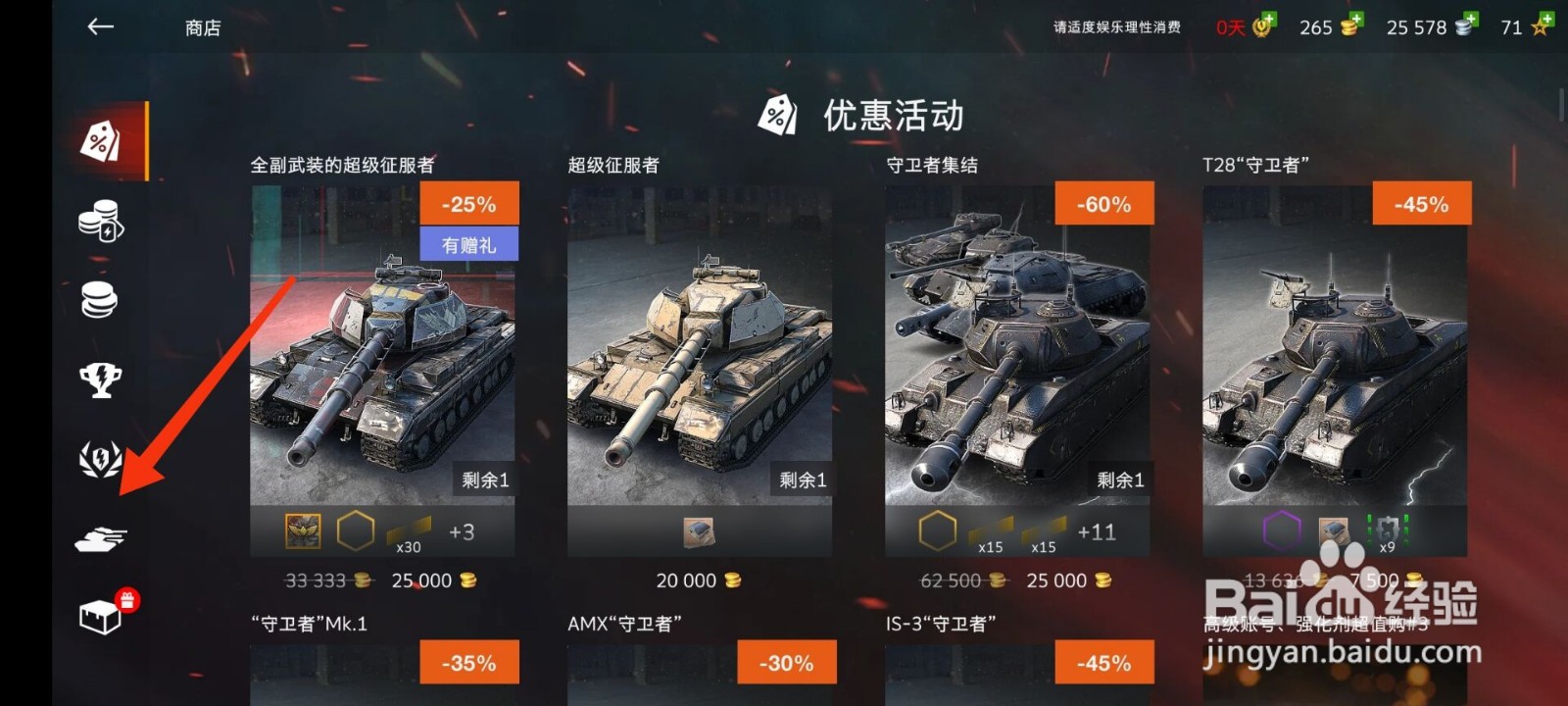Image resolution: width=1568 pixels, height=706 pixels.
Task: Click the 有赠礼 gift label
Action: point(470,244)
